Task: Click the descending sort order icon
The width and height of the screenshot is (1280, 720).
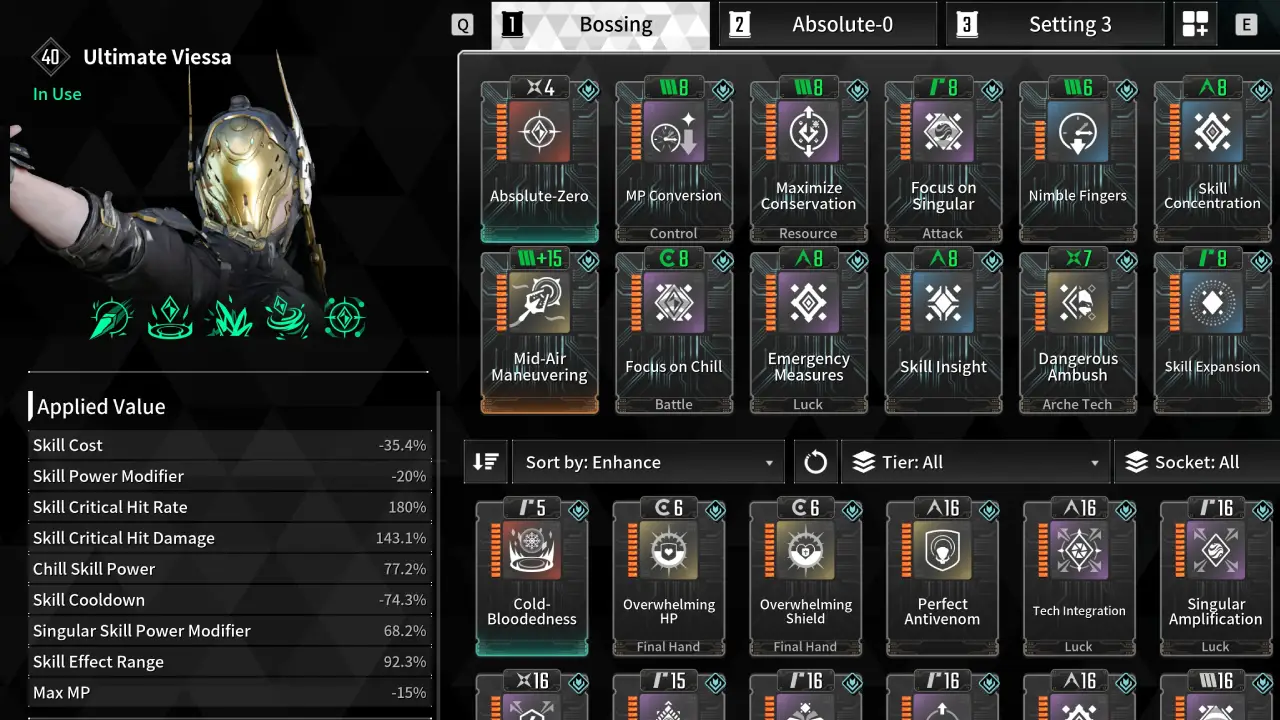Action: point(486,461)
